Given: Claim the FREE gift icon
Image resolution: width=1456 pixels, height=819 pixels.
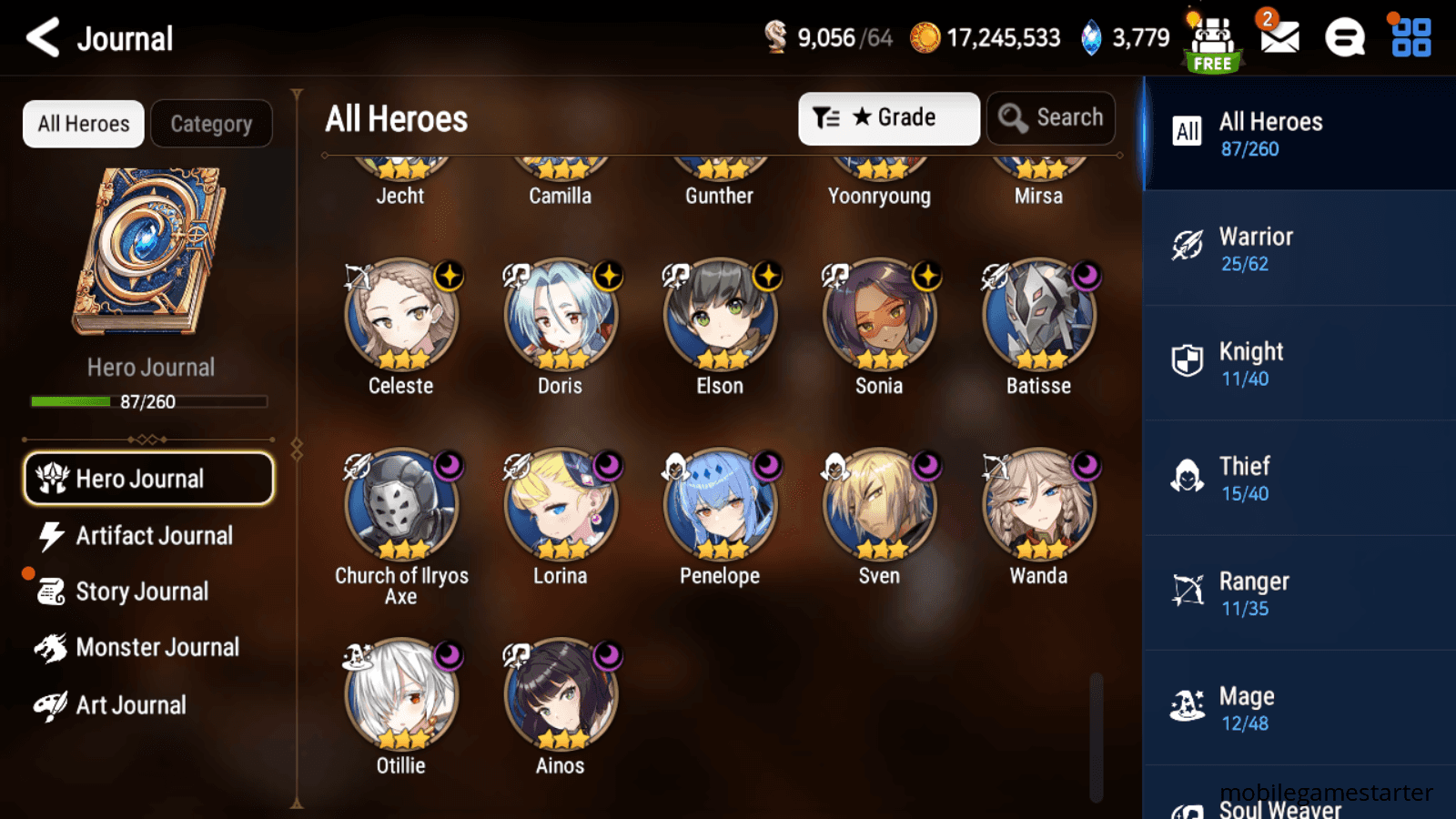Looking at the screenshot, I should pyautogui.click(x=1212, y=42).
